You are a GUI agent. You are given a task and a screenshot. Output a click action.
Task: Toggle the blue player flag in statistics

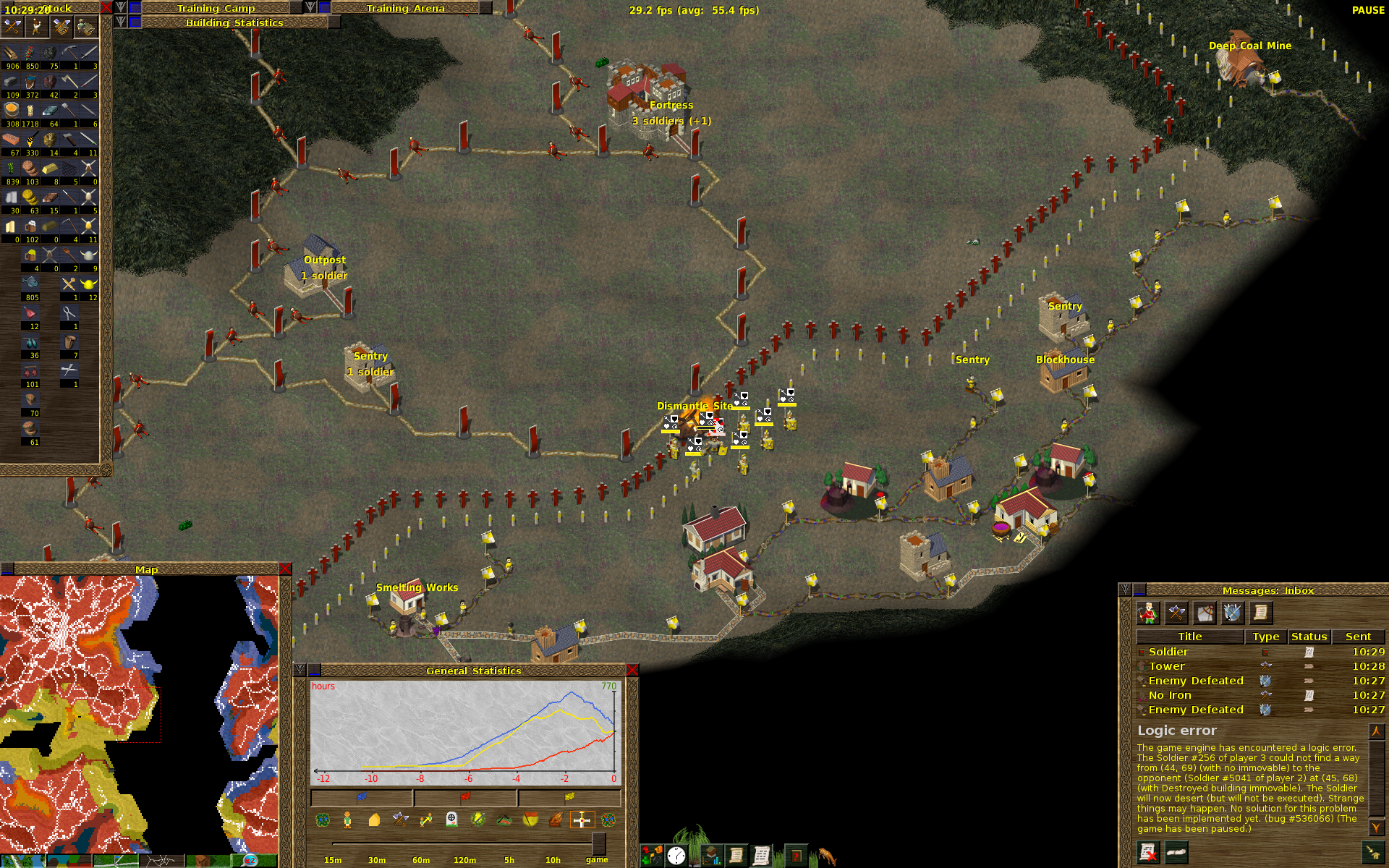pyautogui.click(x=362, y=797)
